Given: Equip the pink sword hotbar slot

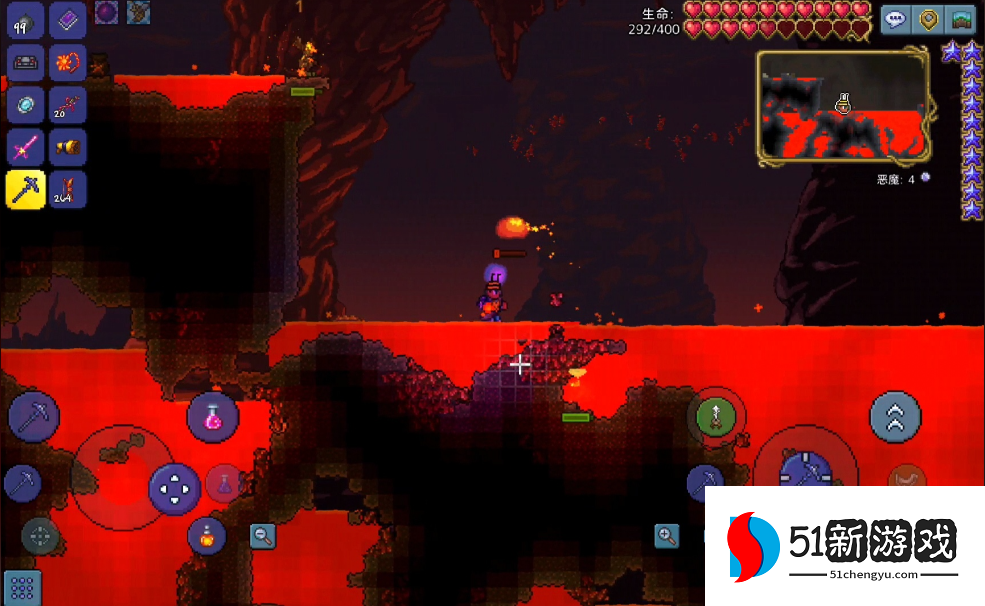Looking at the screenshot, I should [24, 148].
